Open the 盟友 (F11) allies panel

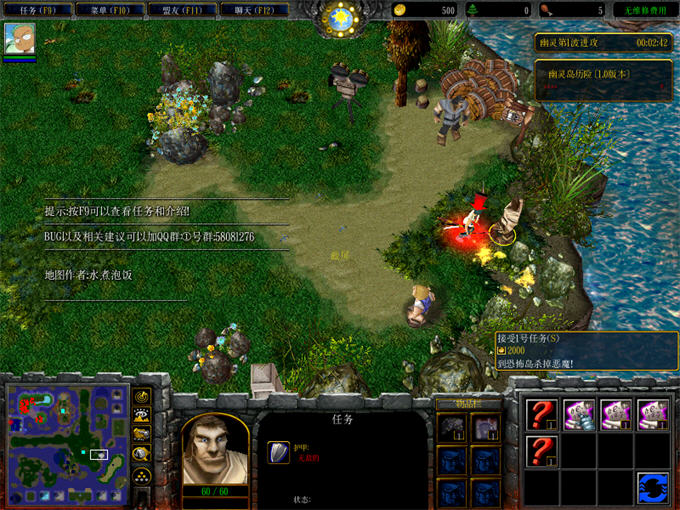pos(181,10)
